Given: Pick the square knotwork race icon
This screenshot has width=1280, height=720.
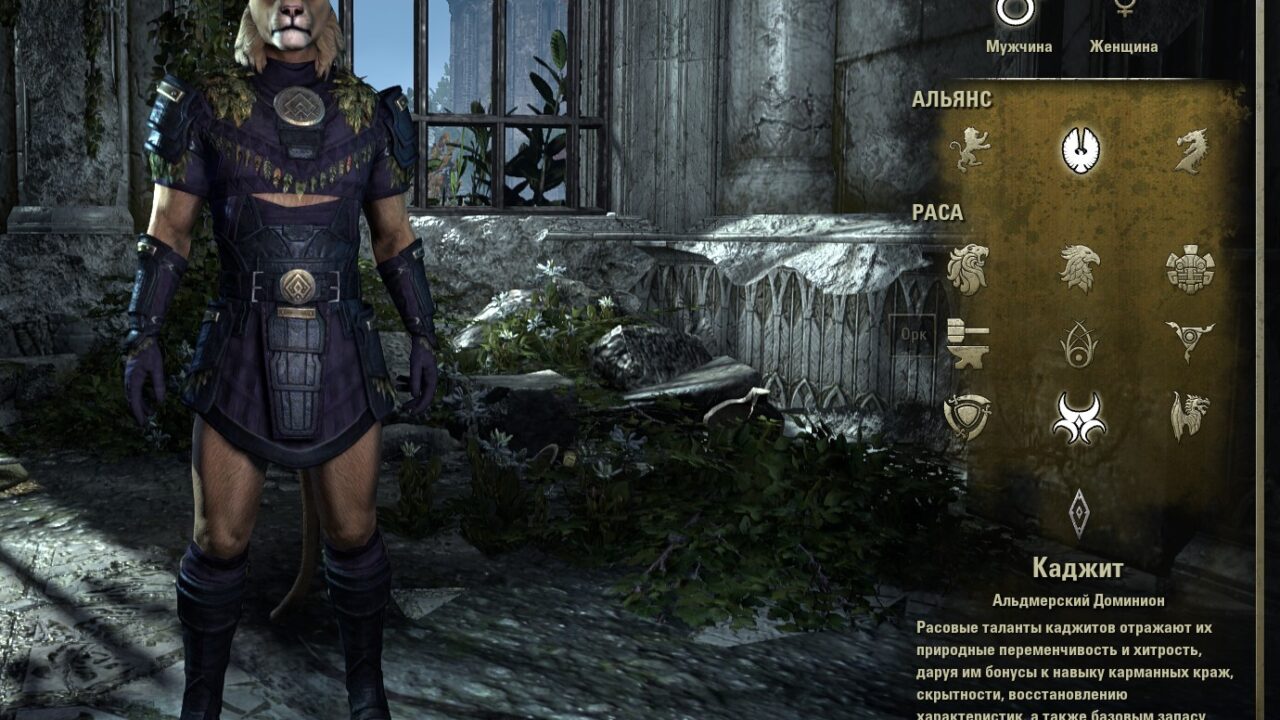Looking at the screenshot, I should click(1190, 269).
